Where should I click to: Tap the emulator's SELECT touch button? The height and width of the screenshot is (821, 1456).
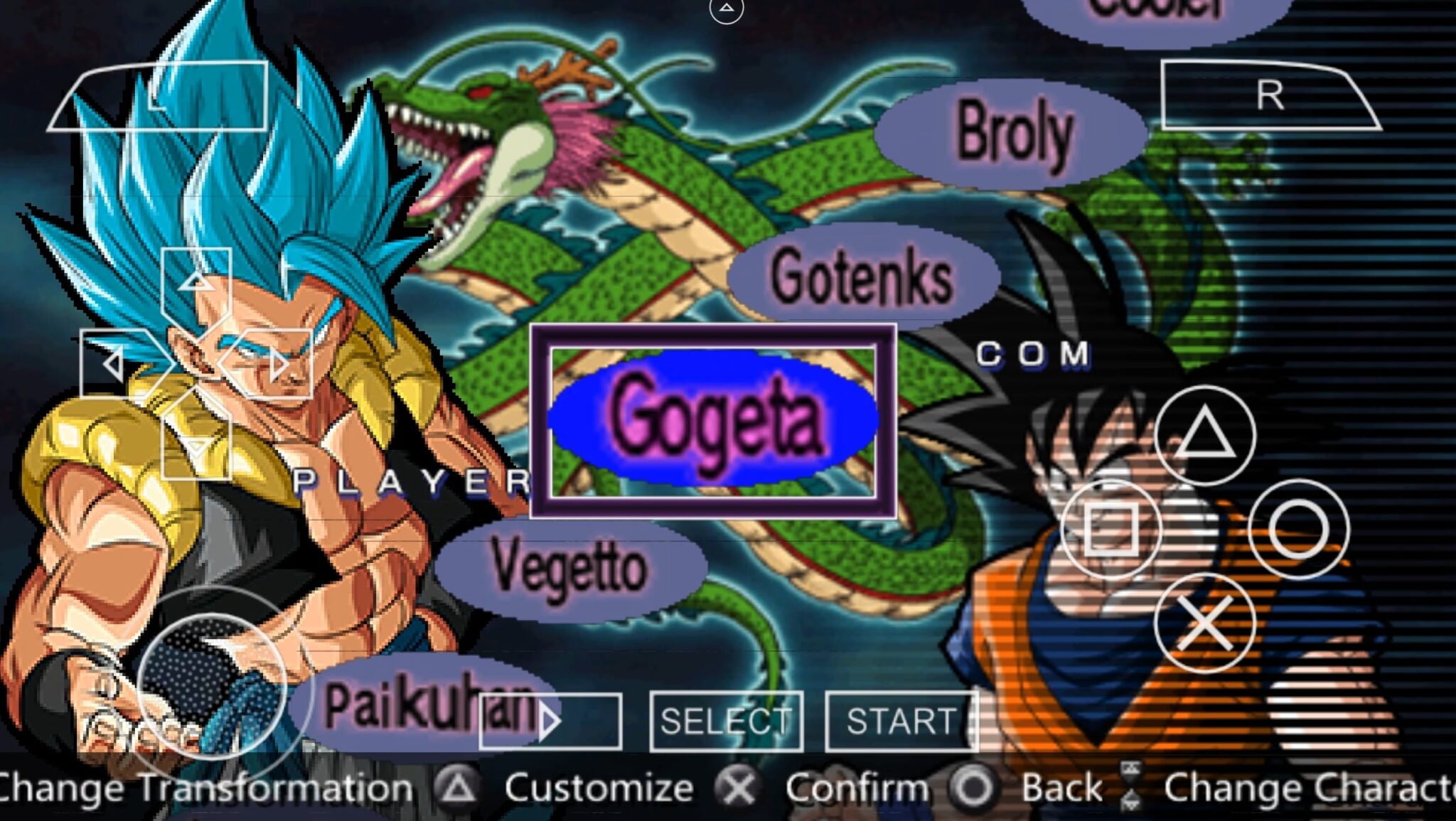[x=726, y=721]
